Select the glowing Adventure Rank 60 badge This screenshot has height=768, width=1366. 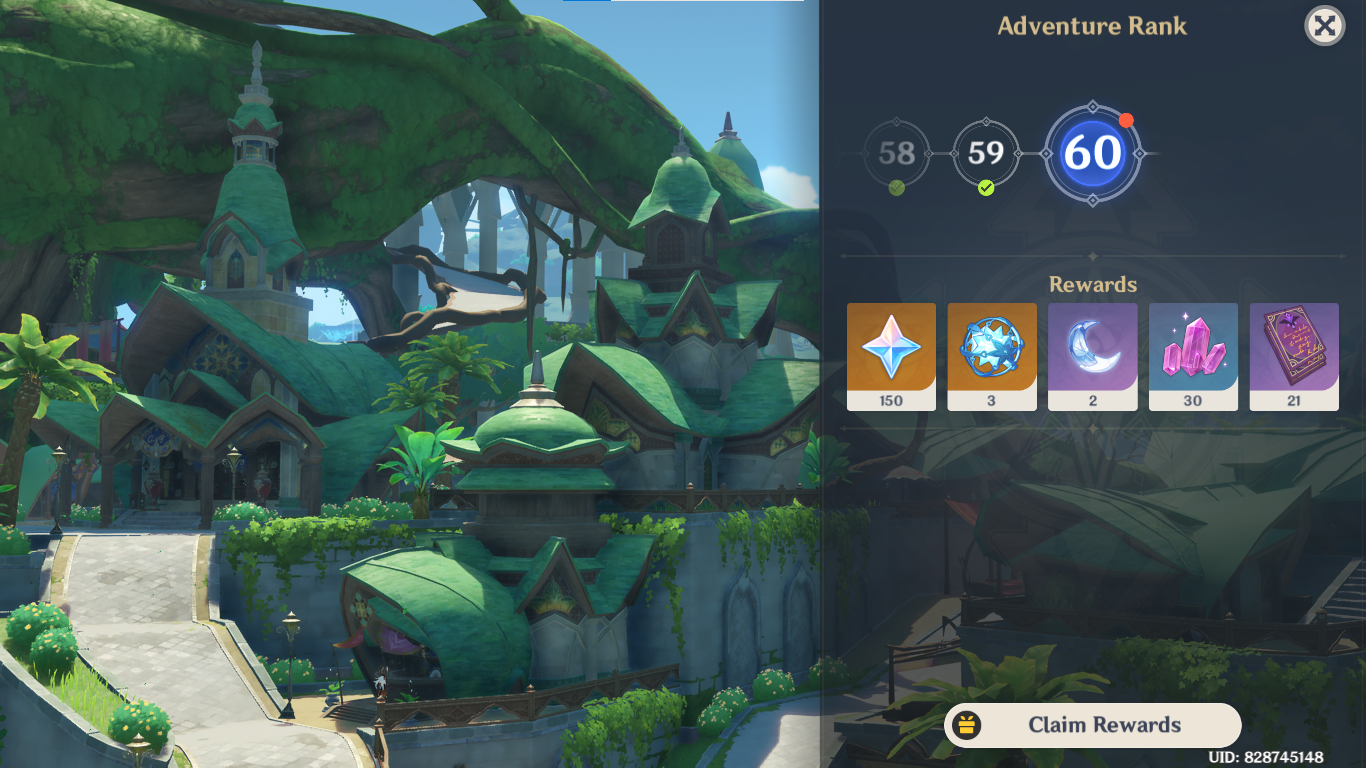(x=1094, y=152)
